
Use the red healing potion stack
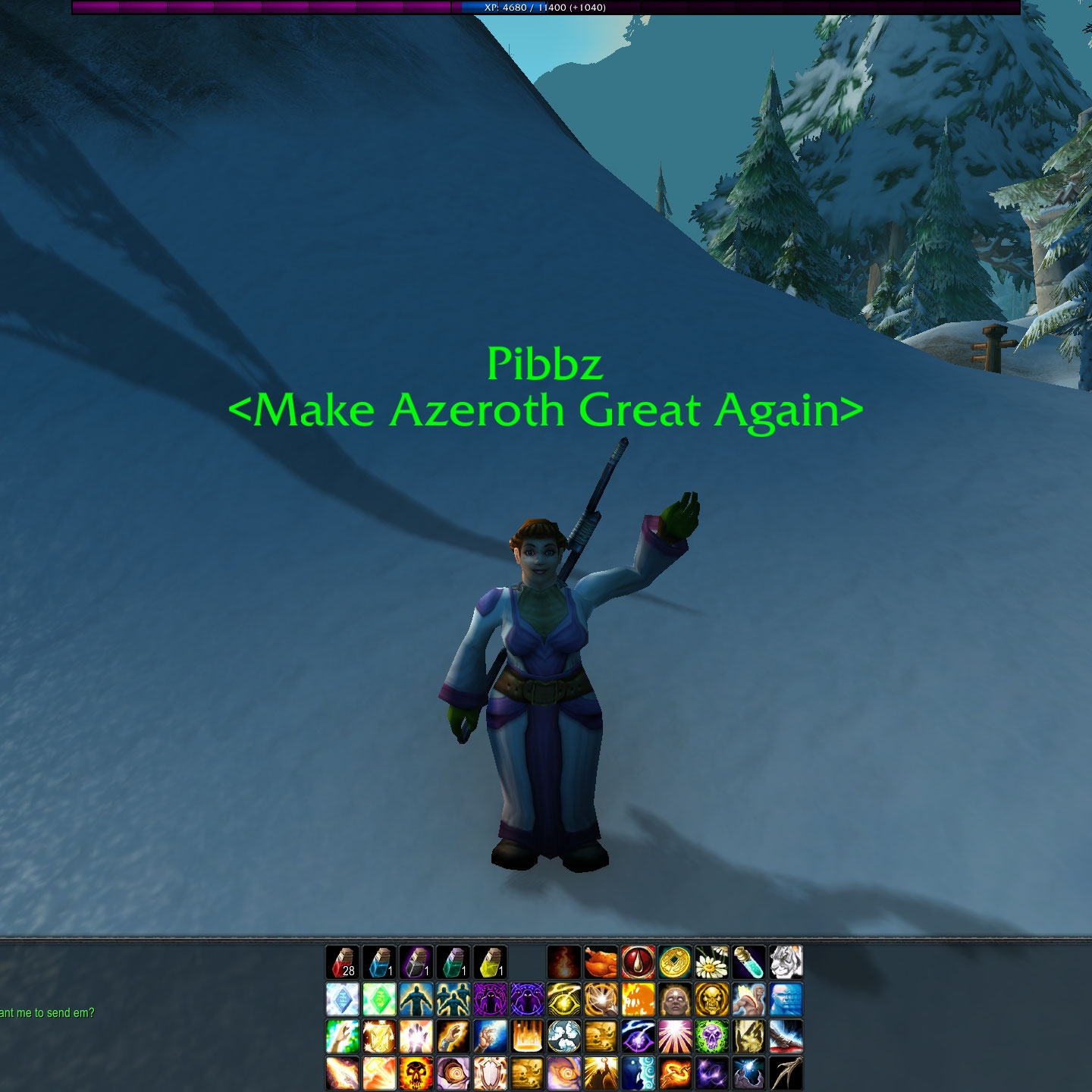click(342, 962)
